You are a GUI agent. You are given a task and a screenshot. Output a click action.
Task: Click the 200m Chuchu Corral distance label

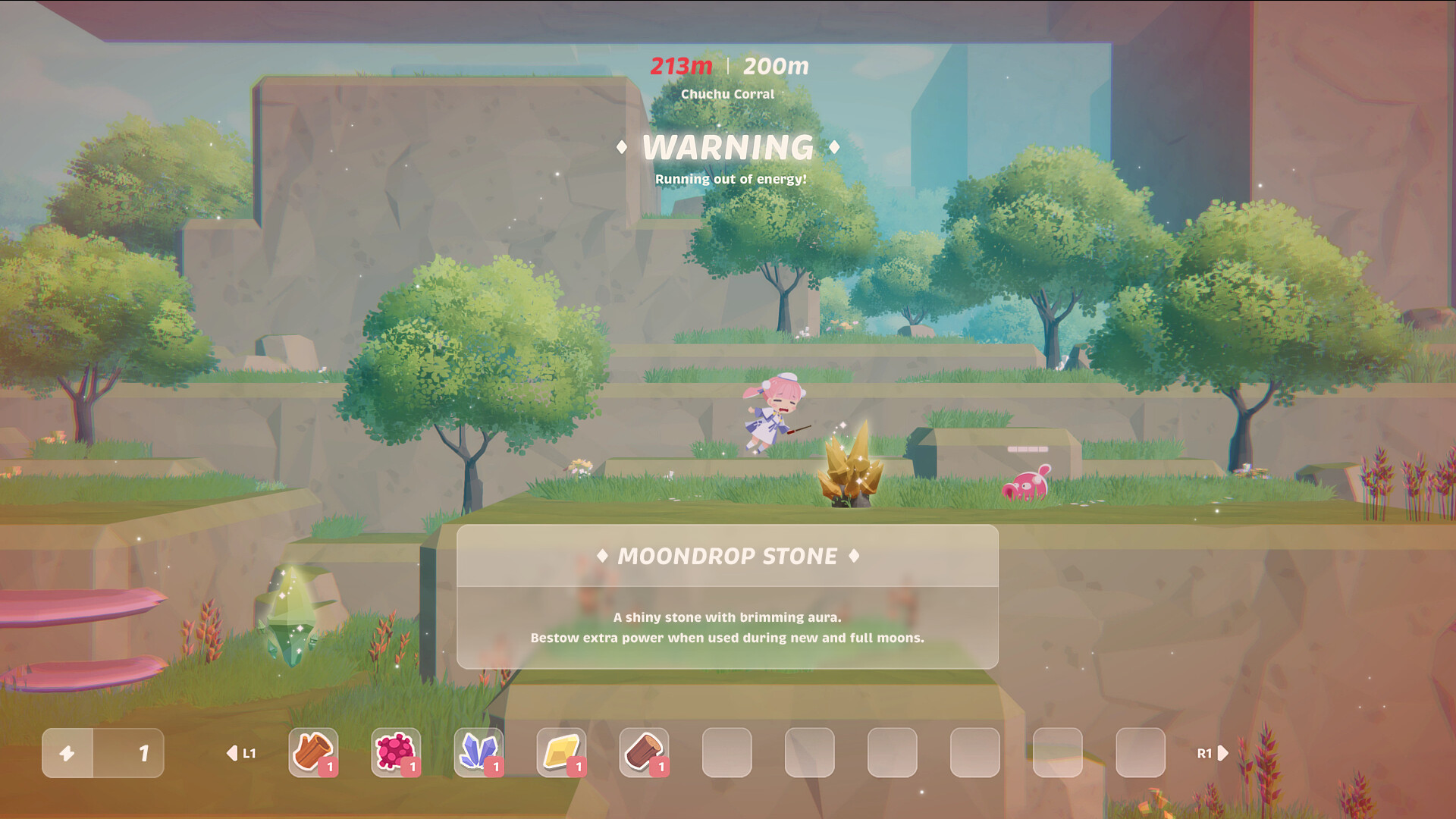(774, 66)
